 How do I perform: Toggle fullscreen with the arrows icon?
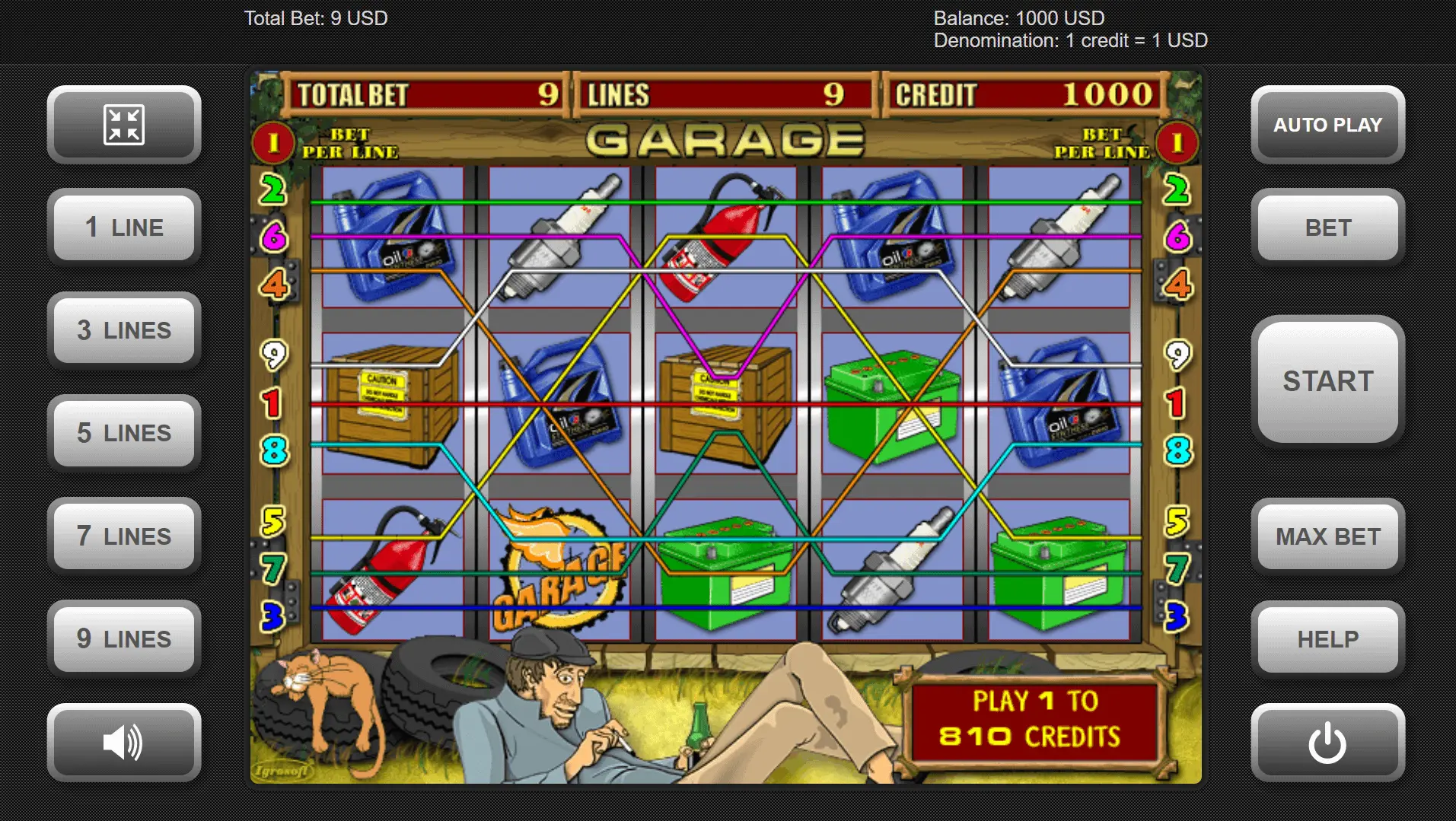124,125
